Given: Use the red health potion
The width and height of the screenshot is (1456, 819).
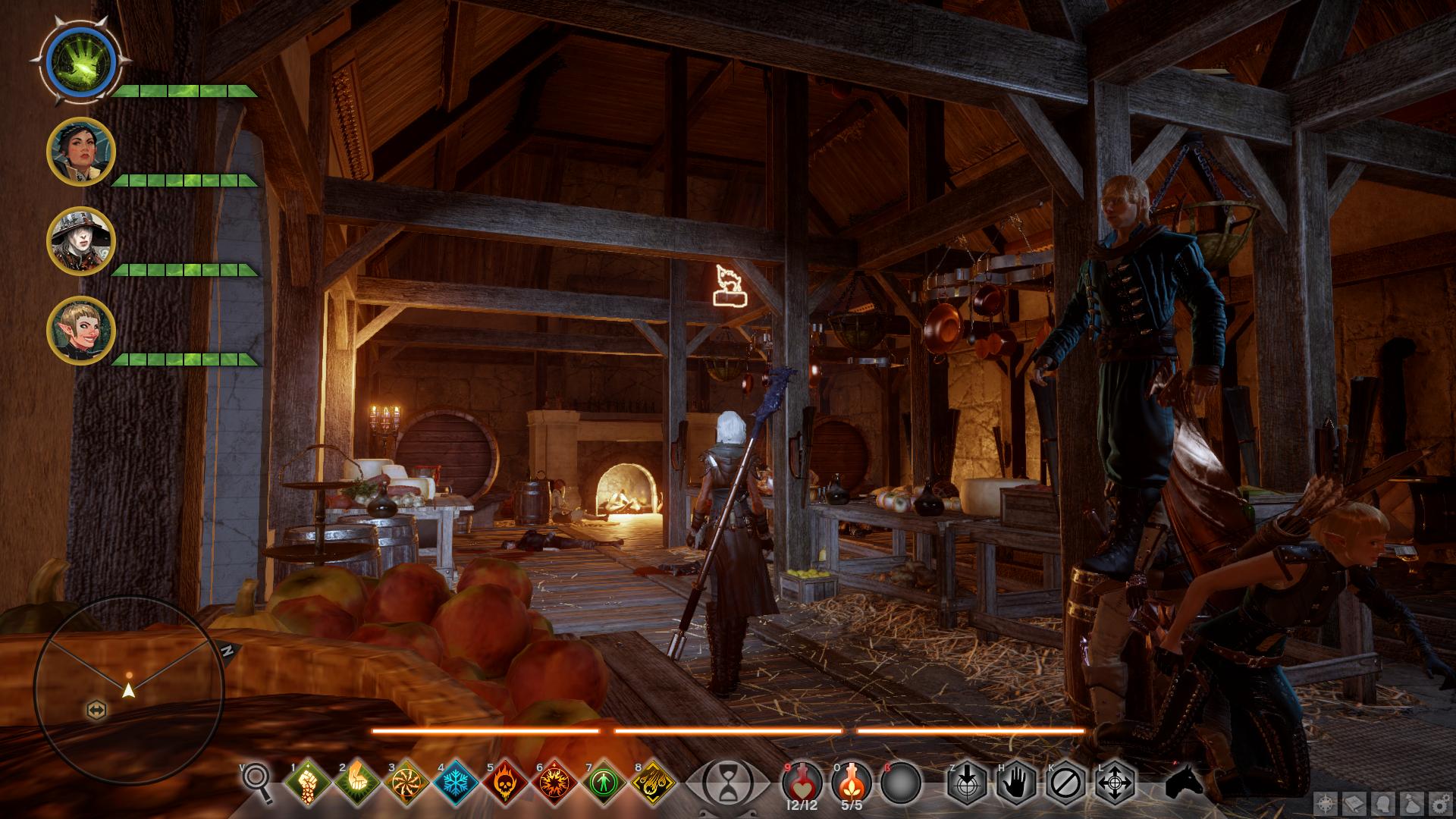Looking at the screenshot, I should (x=802, y=781).
